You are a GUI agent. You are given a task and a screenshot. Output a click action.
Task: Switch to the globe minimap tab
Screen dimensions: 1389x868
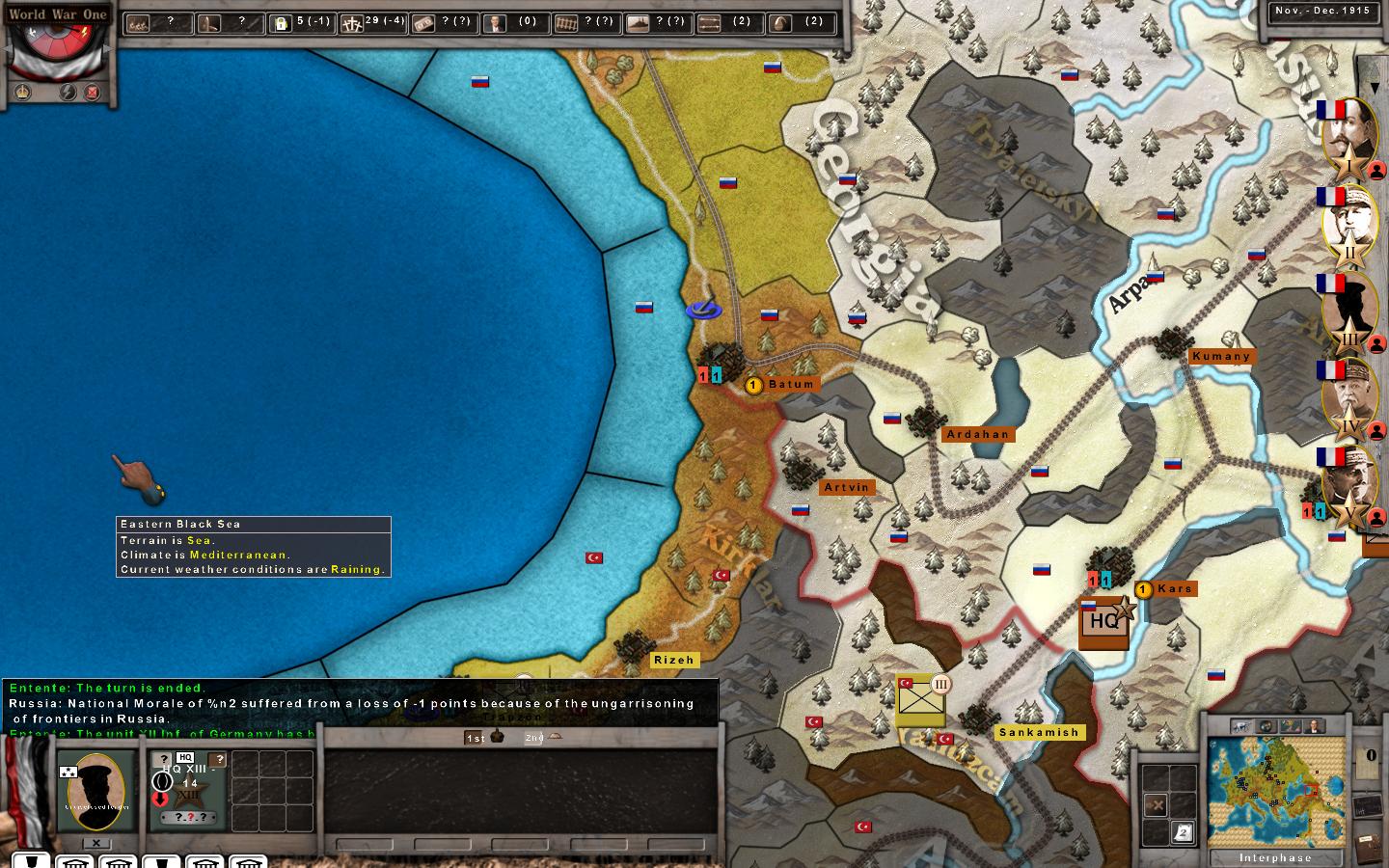(1267, 726)
